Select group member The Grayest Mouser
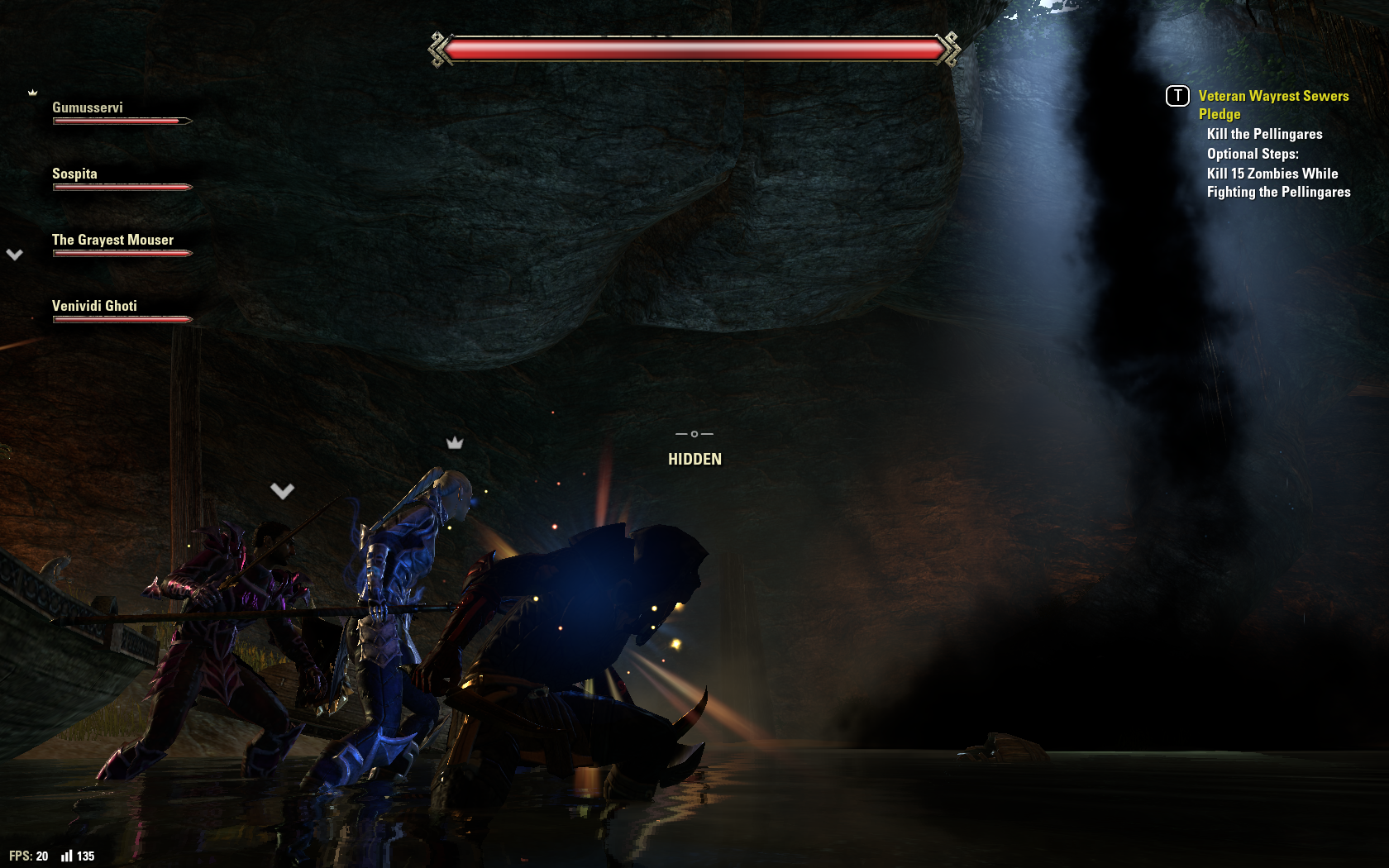Image resolution: width=1389 pixels, height=868 pixels. pyautogui.click(x=112, y=241)
